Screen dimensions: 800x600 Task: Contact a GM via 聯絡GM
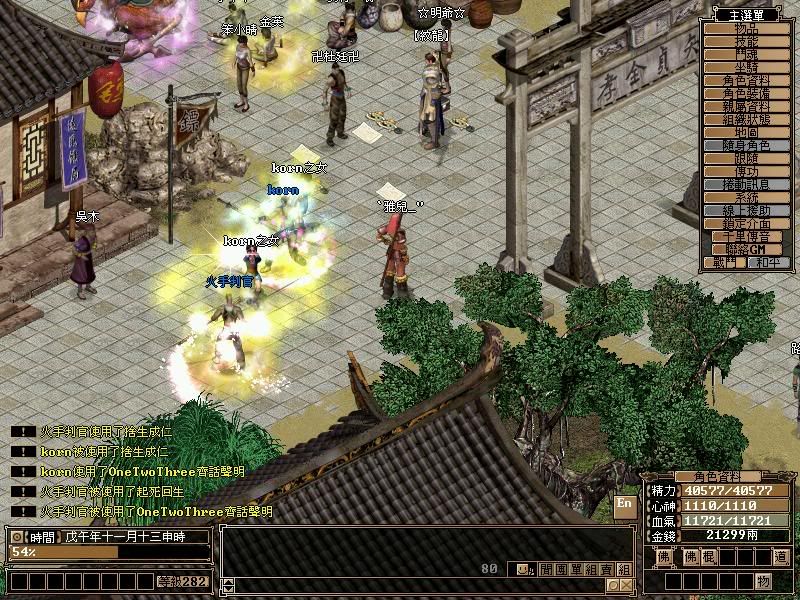click(747, 250)
